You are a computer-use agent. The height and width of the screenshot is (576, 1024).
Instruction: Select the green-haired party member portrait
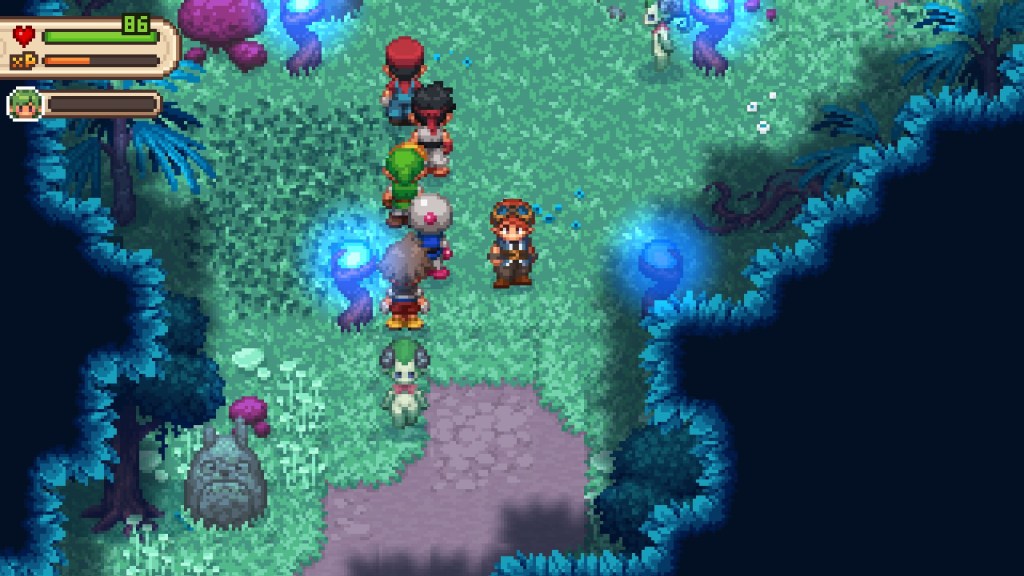pyautogui.click(x=24, y=104)
